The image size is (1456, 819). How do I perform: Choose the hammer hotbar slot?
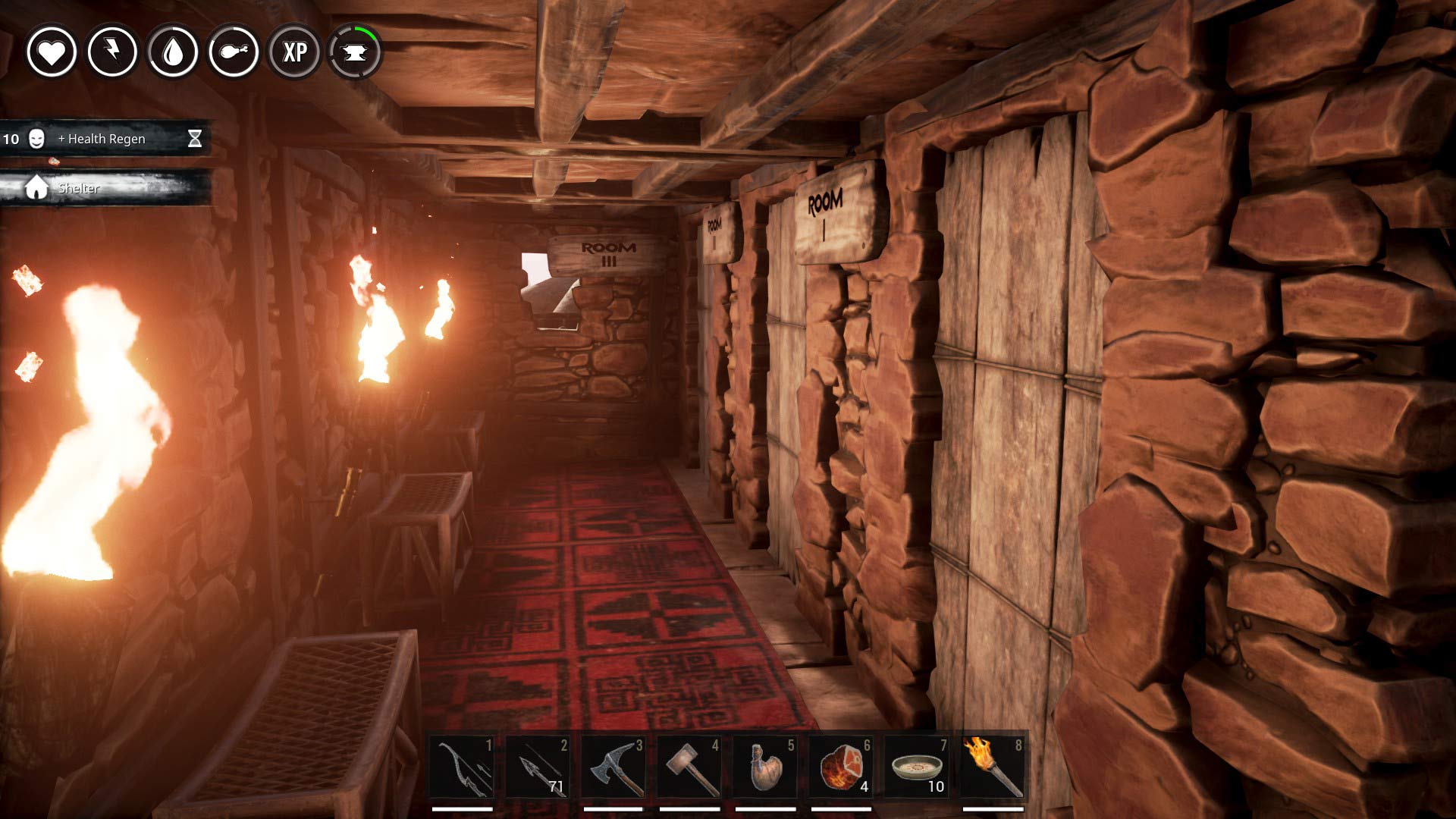(x=689, y=767)
